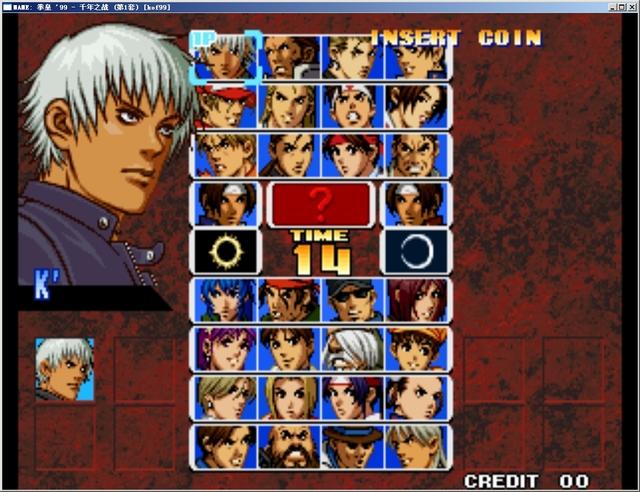Image resolution: width=640 pixels, height=492 pixels.
Task: Pick Terry Bogard in the red cap
Action: click(226, 106)
